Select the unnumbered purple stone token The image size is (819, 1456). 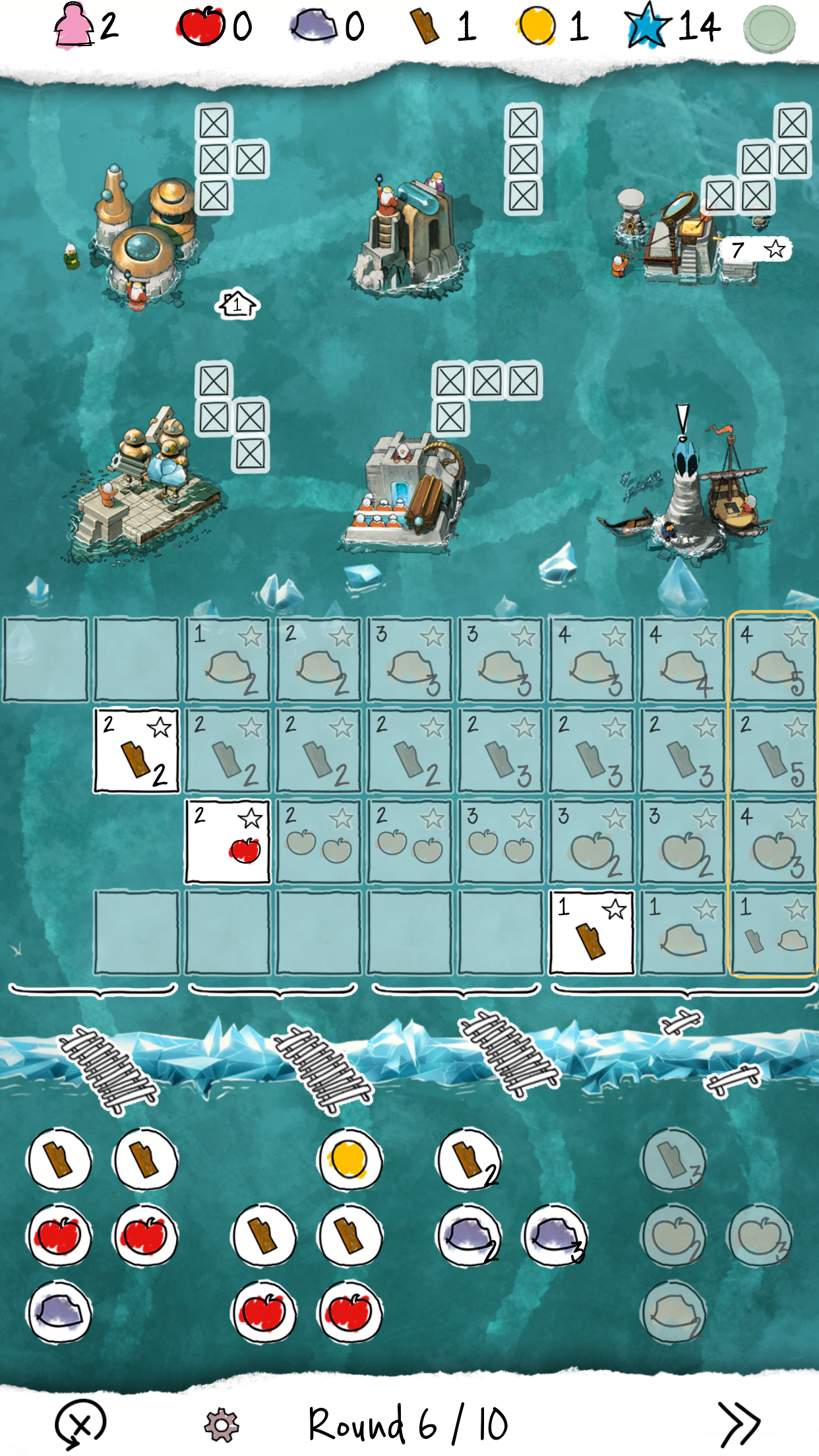(x=59, y=1312)
